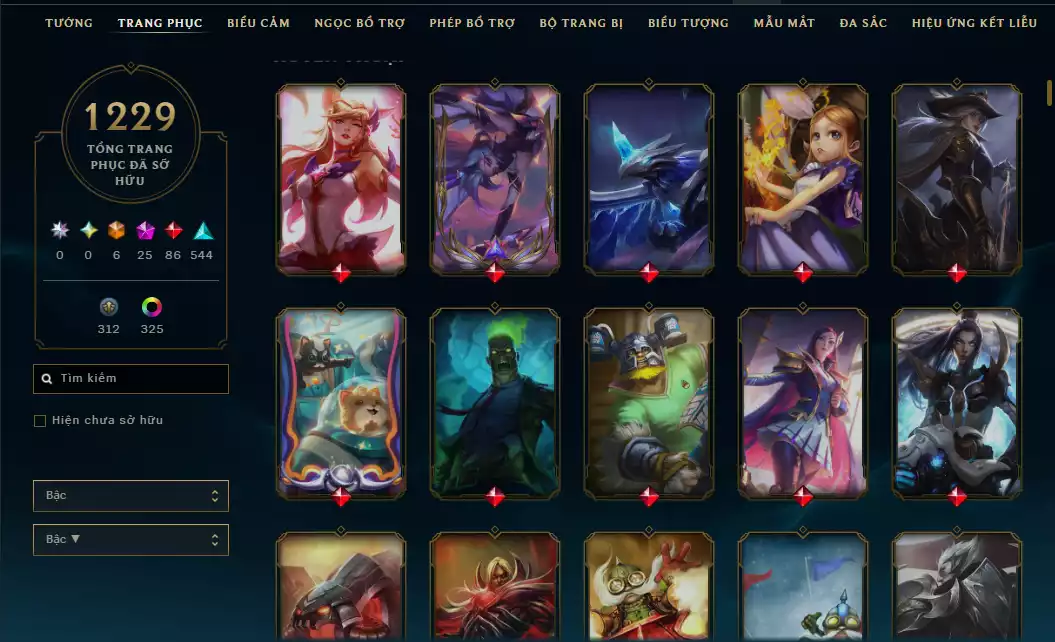Show the Mẫu Mắt tab

784,23
